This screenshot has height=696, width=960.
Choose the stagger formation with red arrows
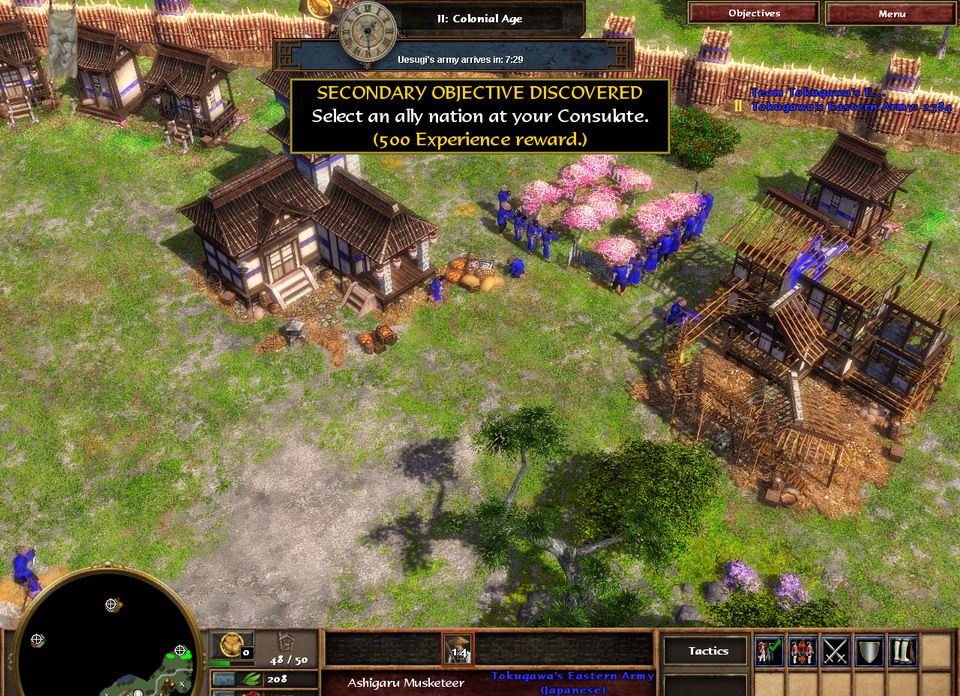(x=803, y=651)
